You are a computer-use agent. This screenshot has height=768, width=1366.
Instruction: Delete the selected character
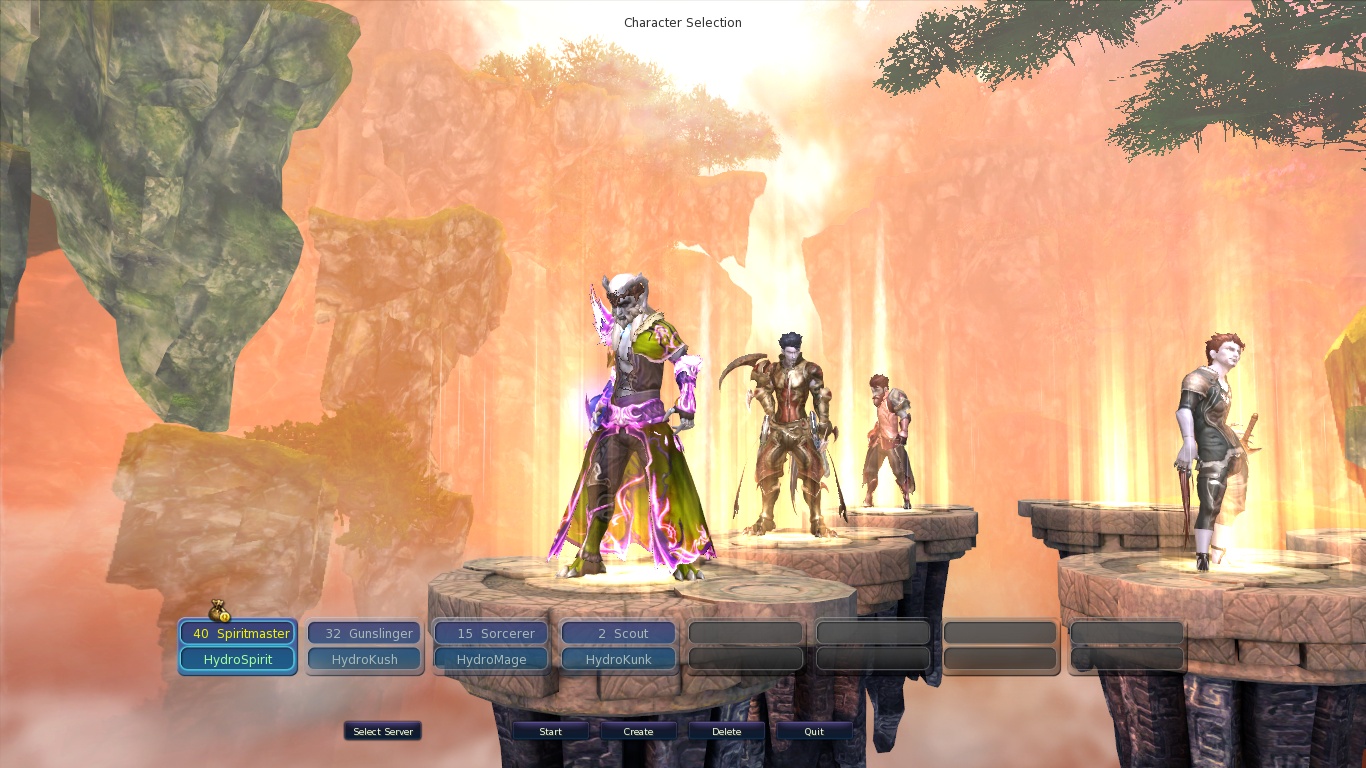tap(726, 732)
